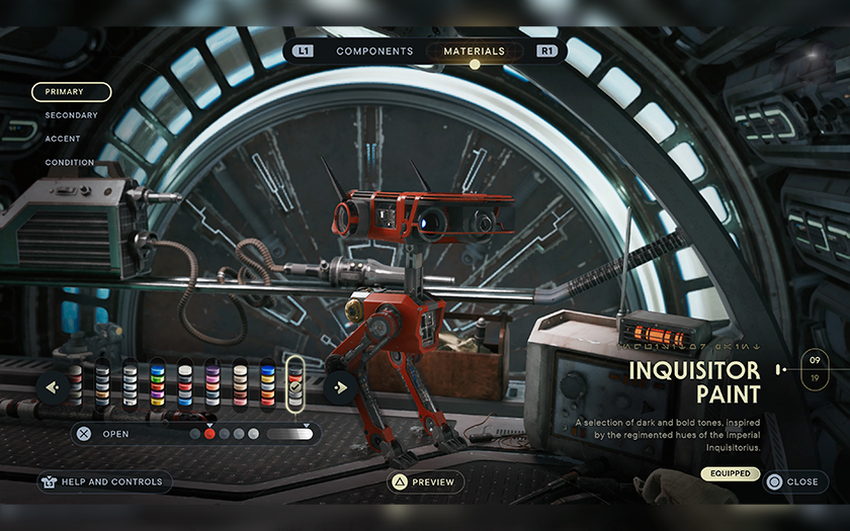
Task: Open the Accent material category
Action: tap(65, 139)
